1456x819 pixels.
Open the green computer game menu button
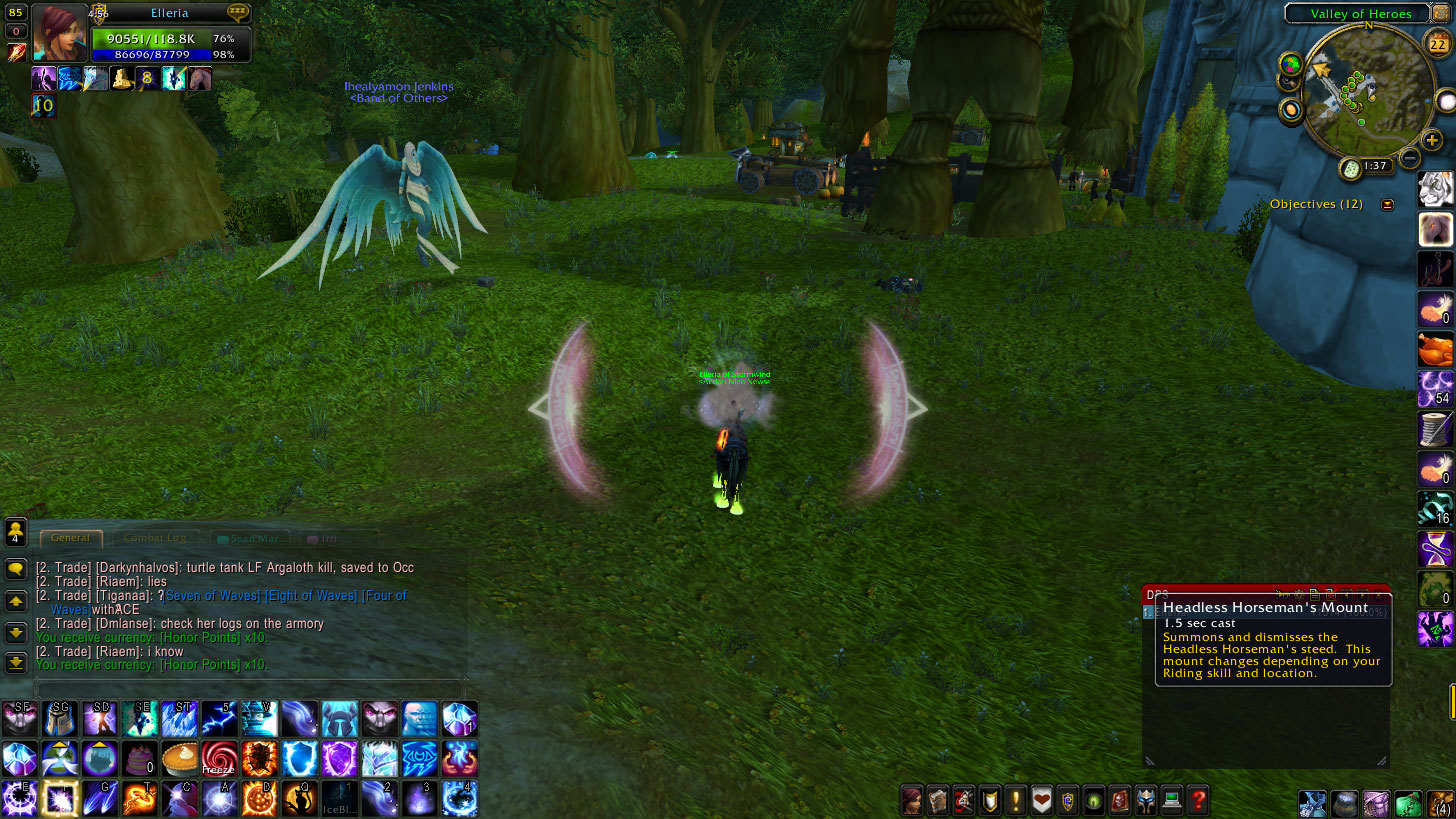[x=1171, y=800]
